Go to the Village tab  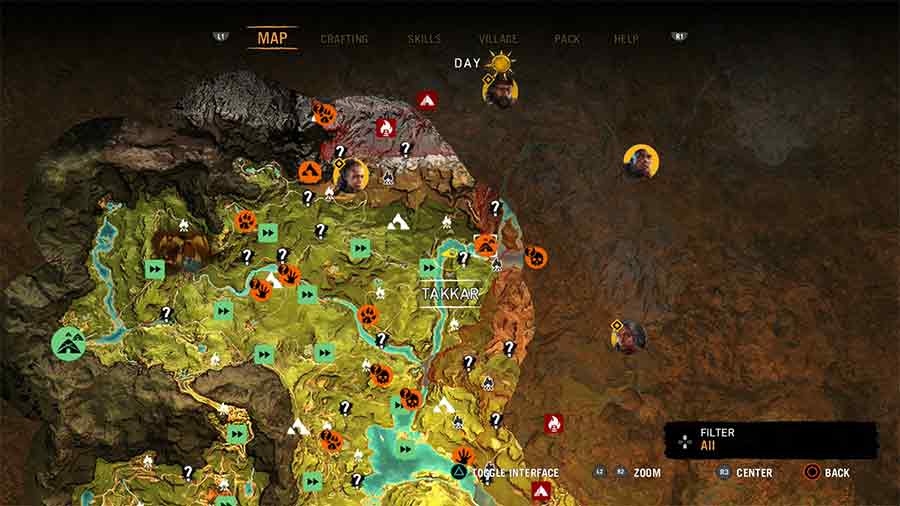click(498, 39)
